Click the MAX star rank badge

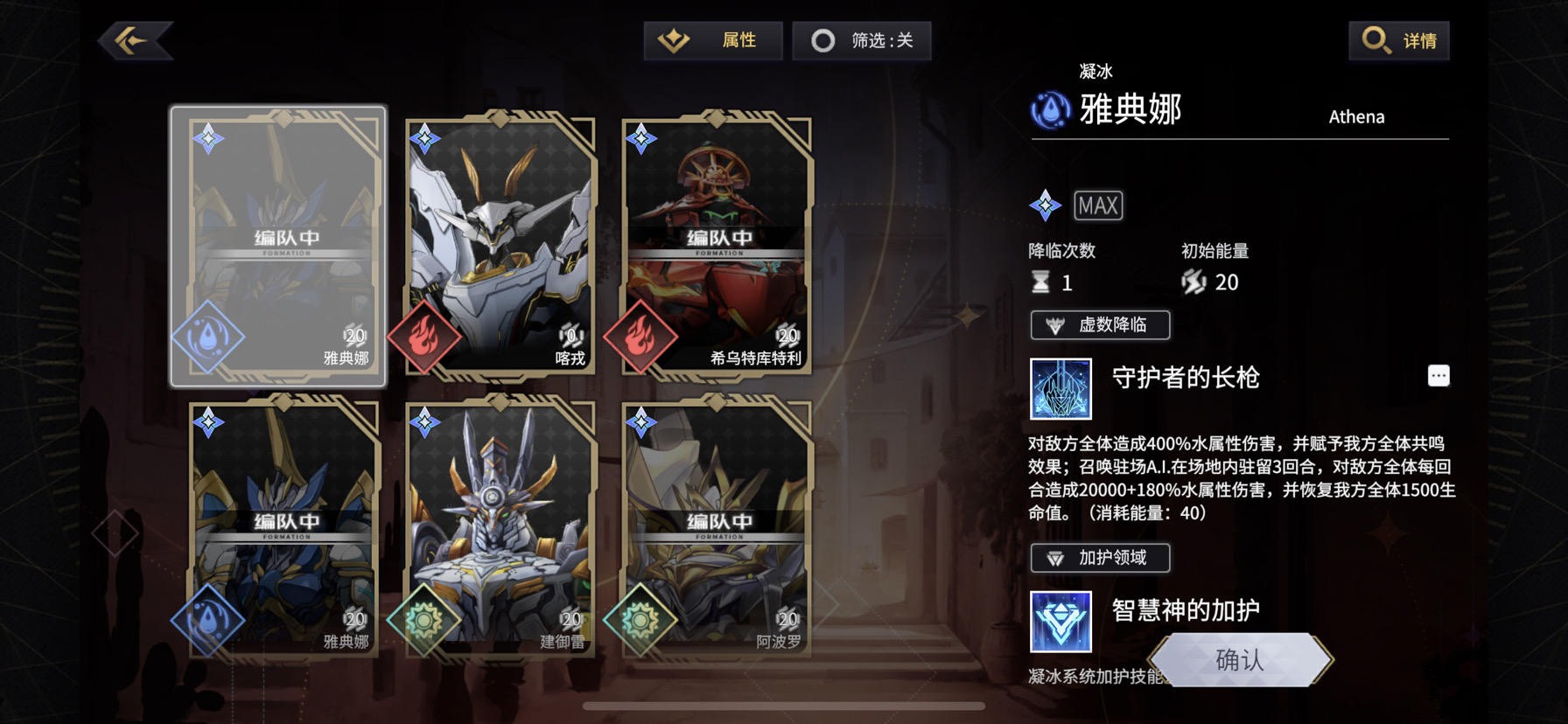pos(1097,205)
